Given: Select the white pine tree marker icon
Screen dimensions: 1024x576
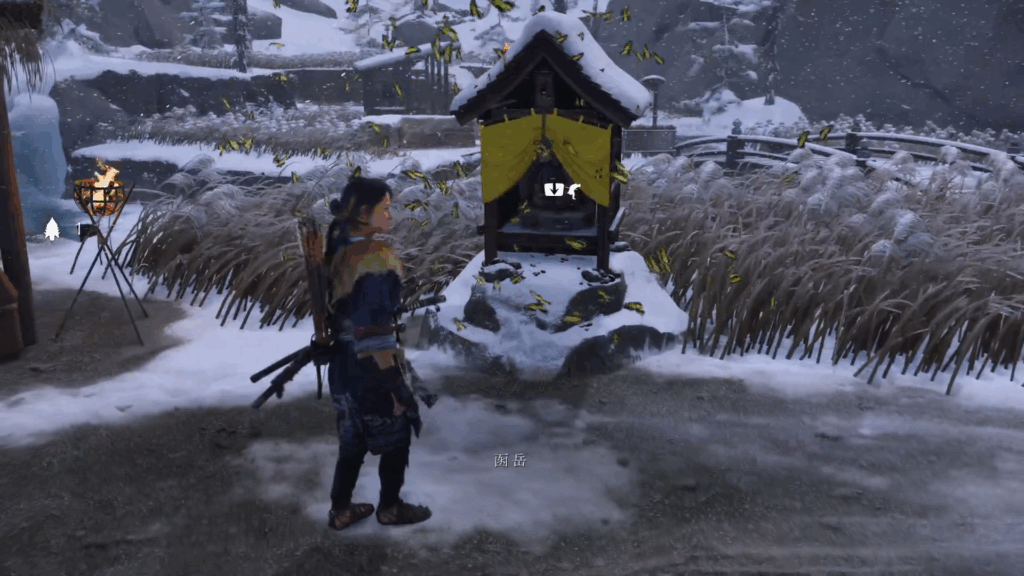Looking at the screenshot, I should (52, 230).
